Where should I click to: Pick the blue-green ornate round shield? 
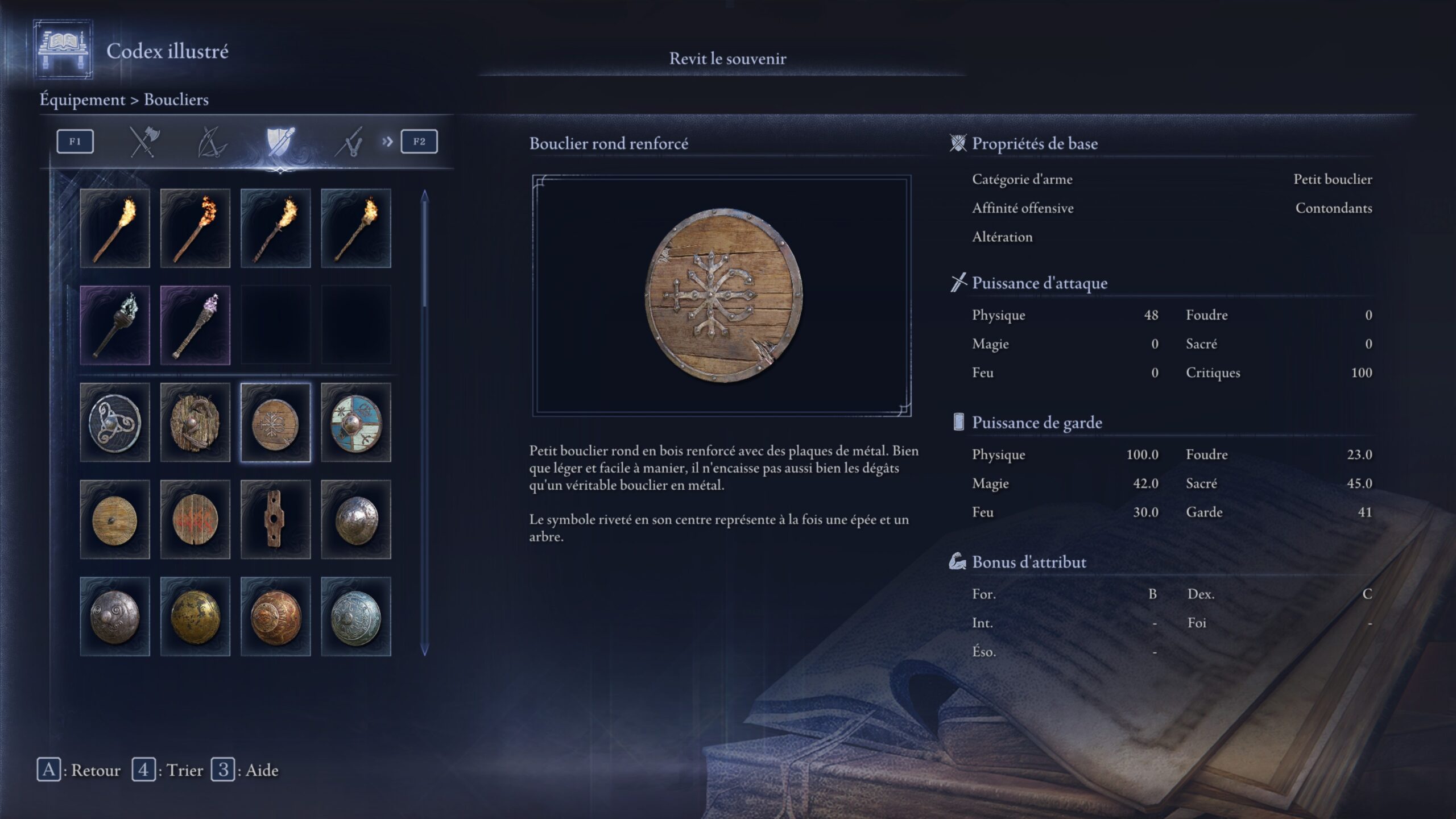click(356, 617)
